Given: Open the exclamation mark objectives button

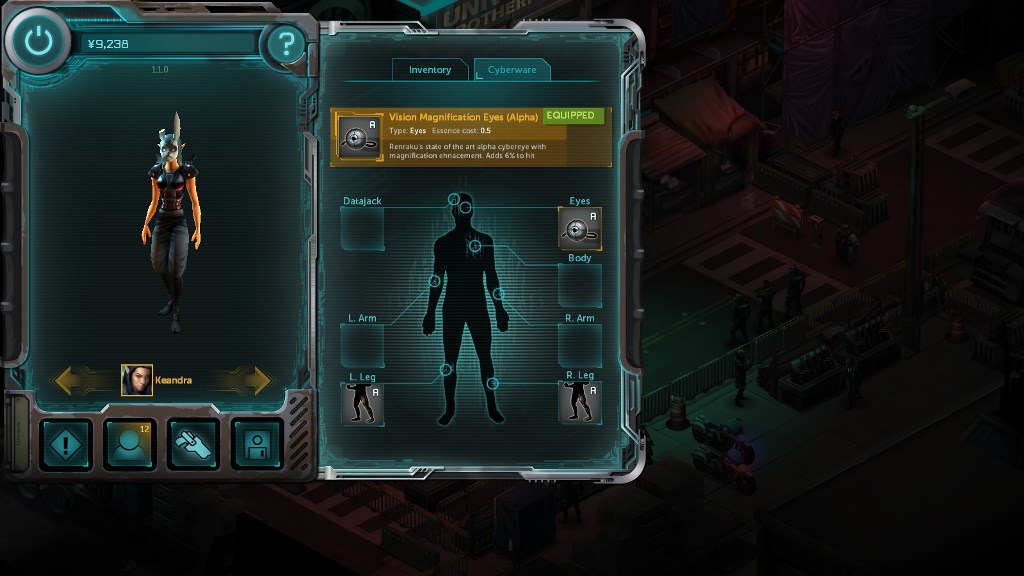Looking at the screenshot, I should pos(67,444).
